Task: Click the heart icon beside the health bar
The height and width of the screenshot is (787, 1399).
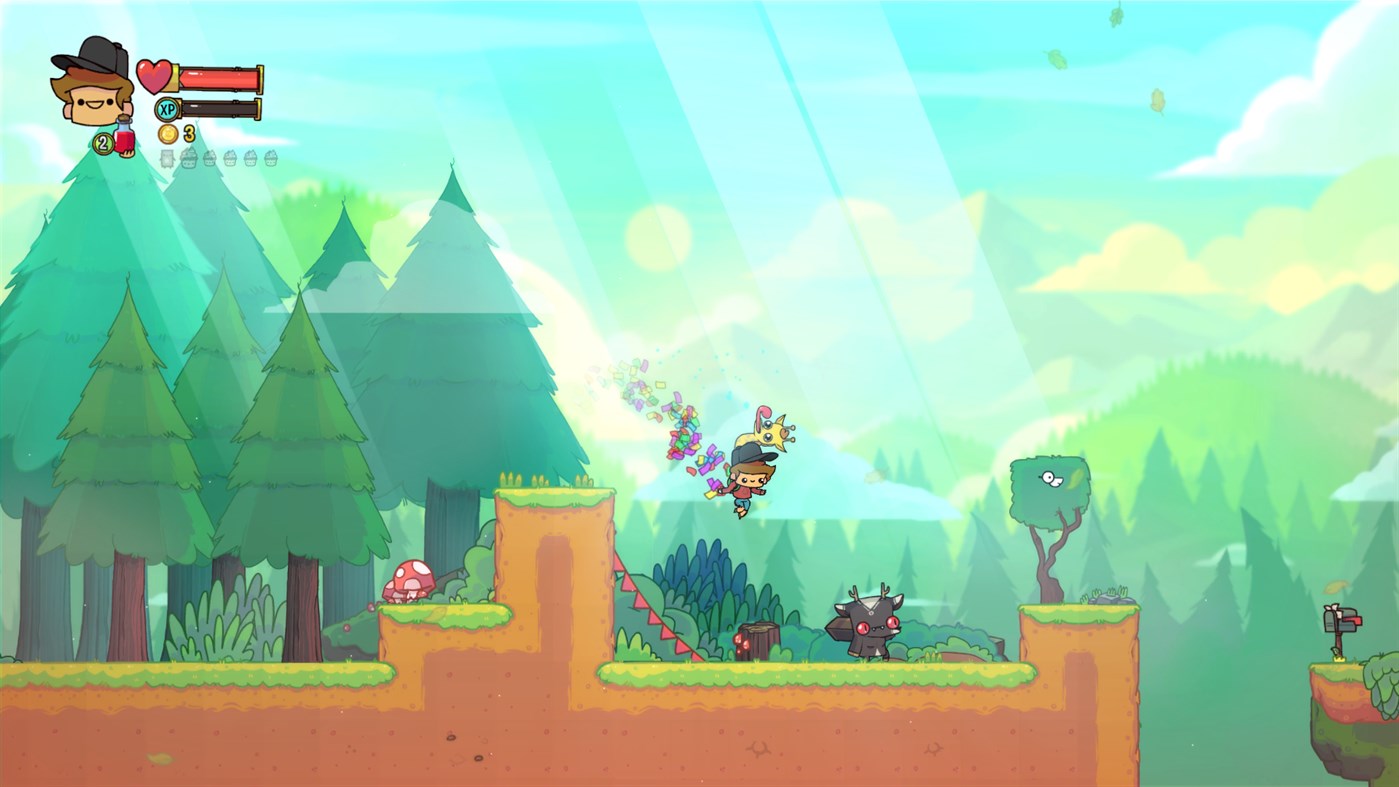Action: [155, 75]
